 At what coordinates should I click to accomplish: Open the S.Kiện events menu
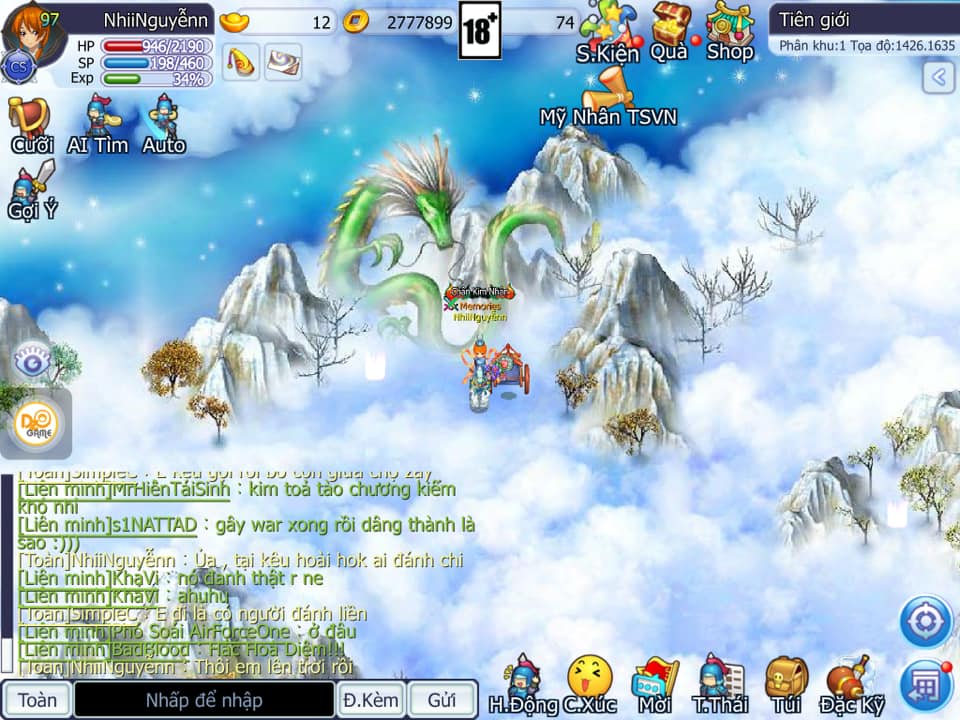pyautogui.click(x=608, y=32)
